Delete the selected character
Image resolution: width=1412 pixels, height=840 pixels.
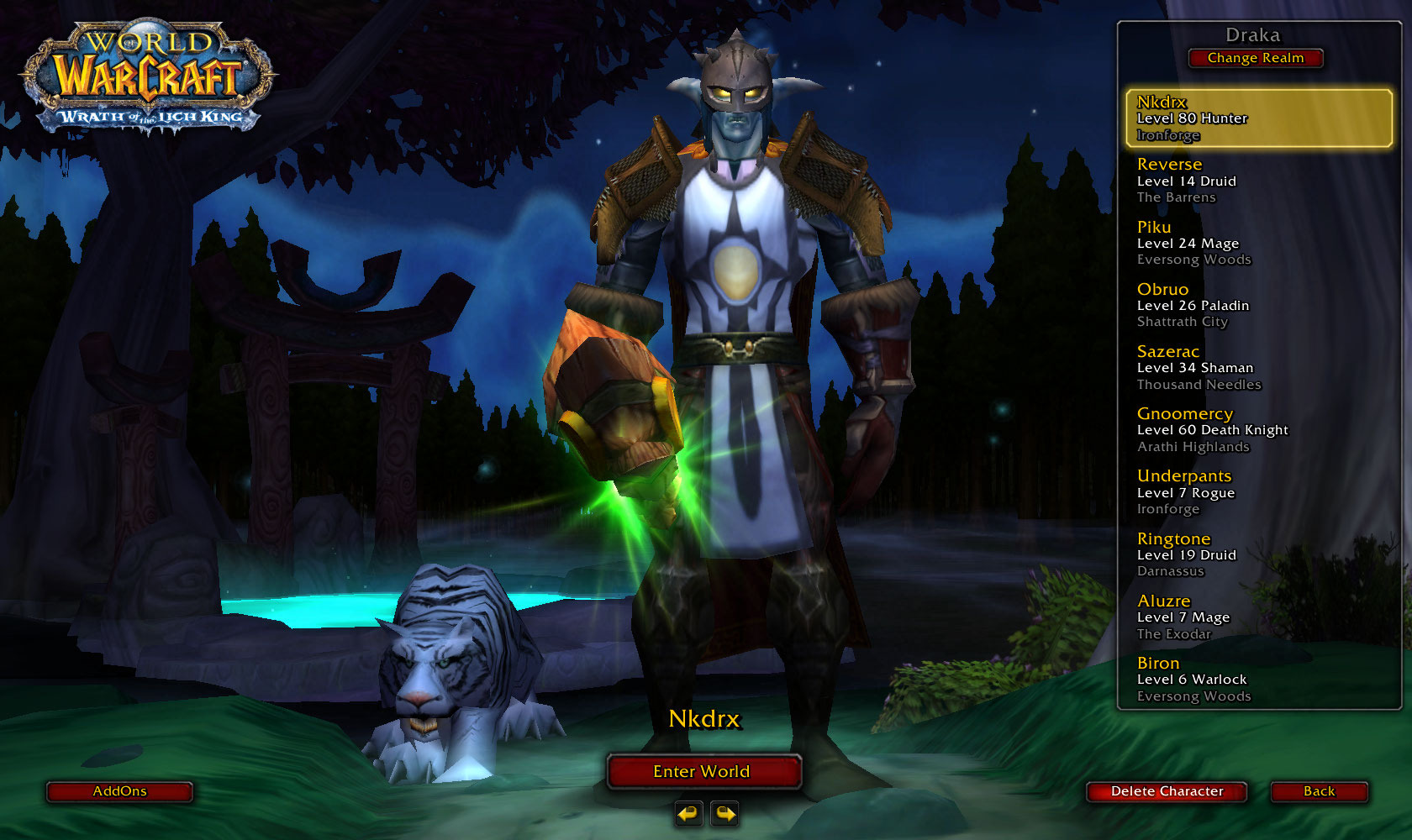click(1167, 791)
